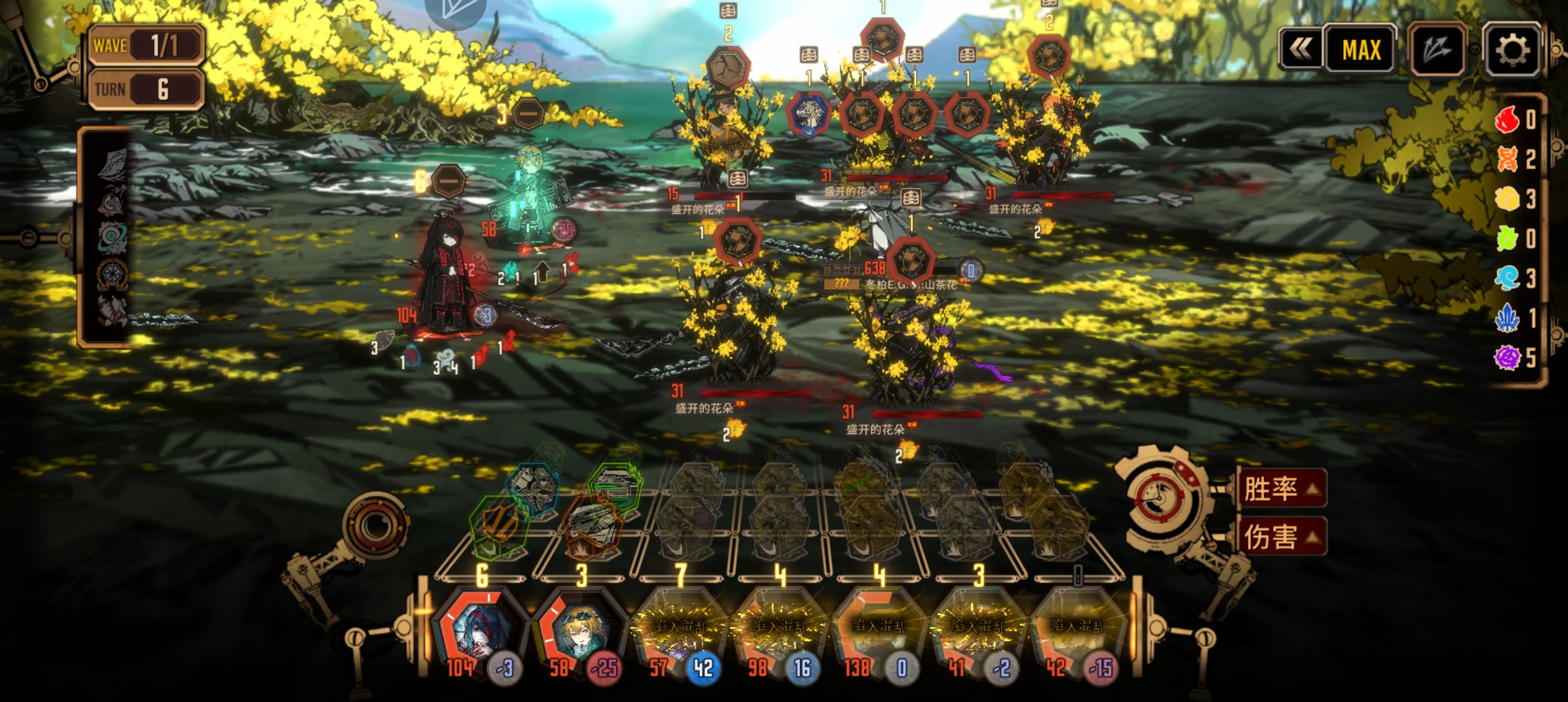Click the MAX speed button
The width and height of the screenshot is (1568, 702).
[1361, 50]
